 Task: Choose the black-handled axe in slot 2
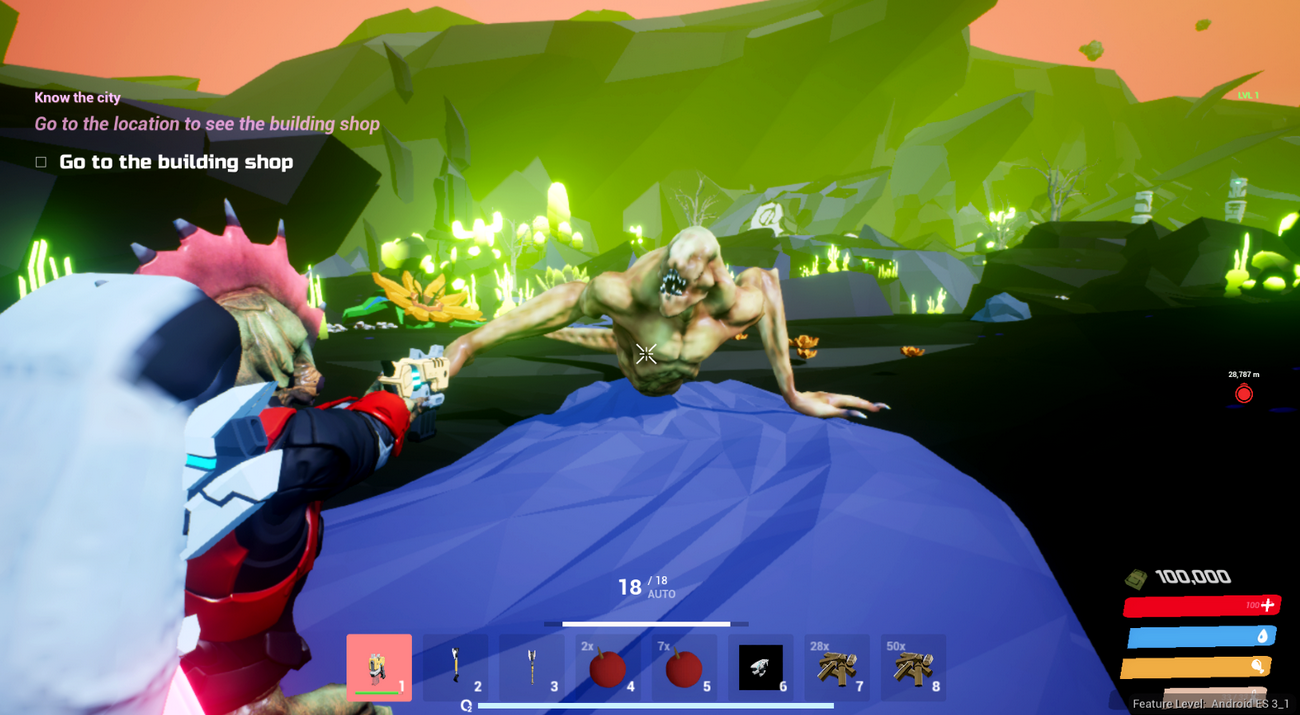455,667
